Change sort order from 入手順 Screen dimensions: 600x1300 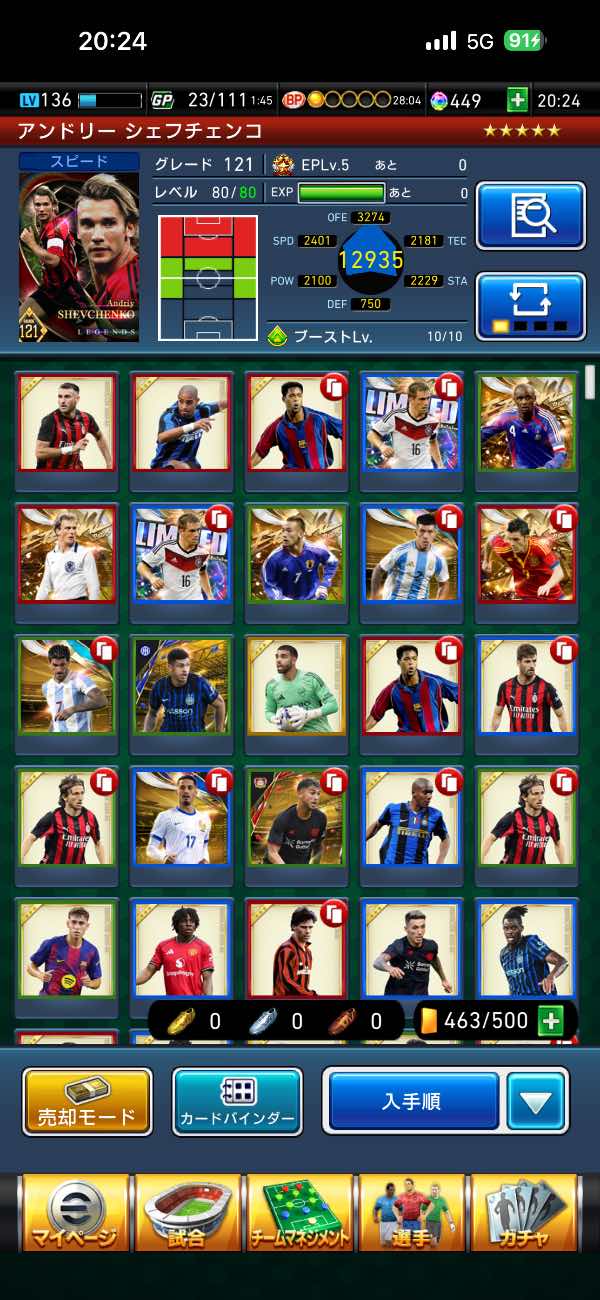pyautogui.click(x=414, y=1101)
